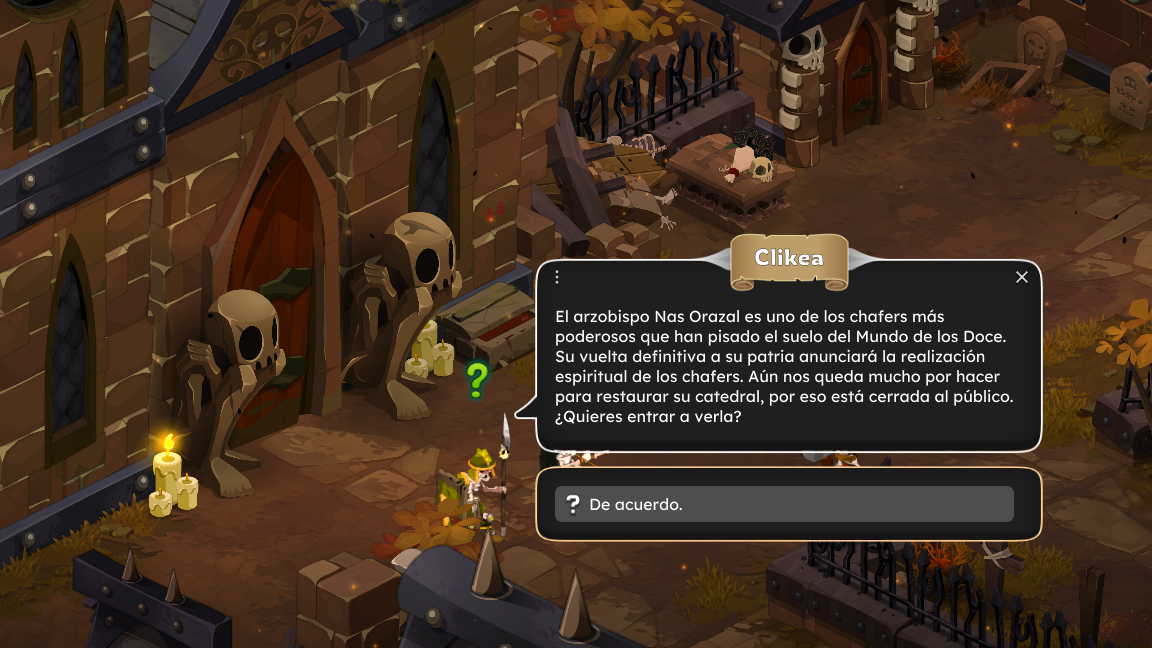
Task: Close the Clikea dialogue box
Action: [x=1021, y=277]
